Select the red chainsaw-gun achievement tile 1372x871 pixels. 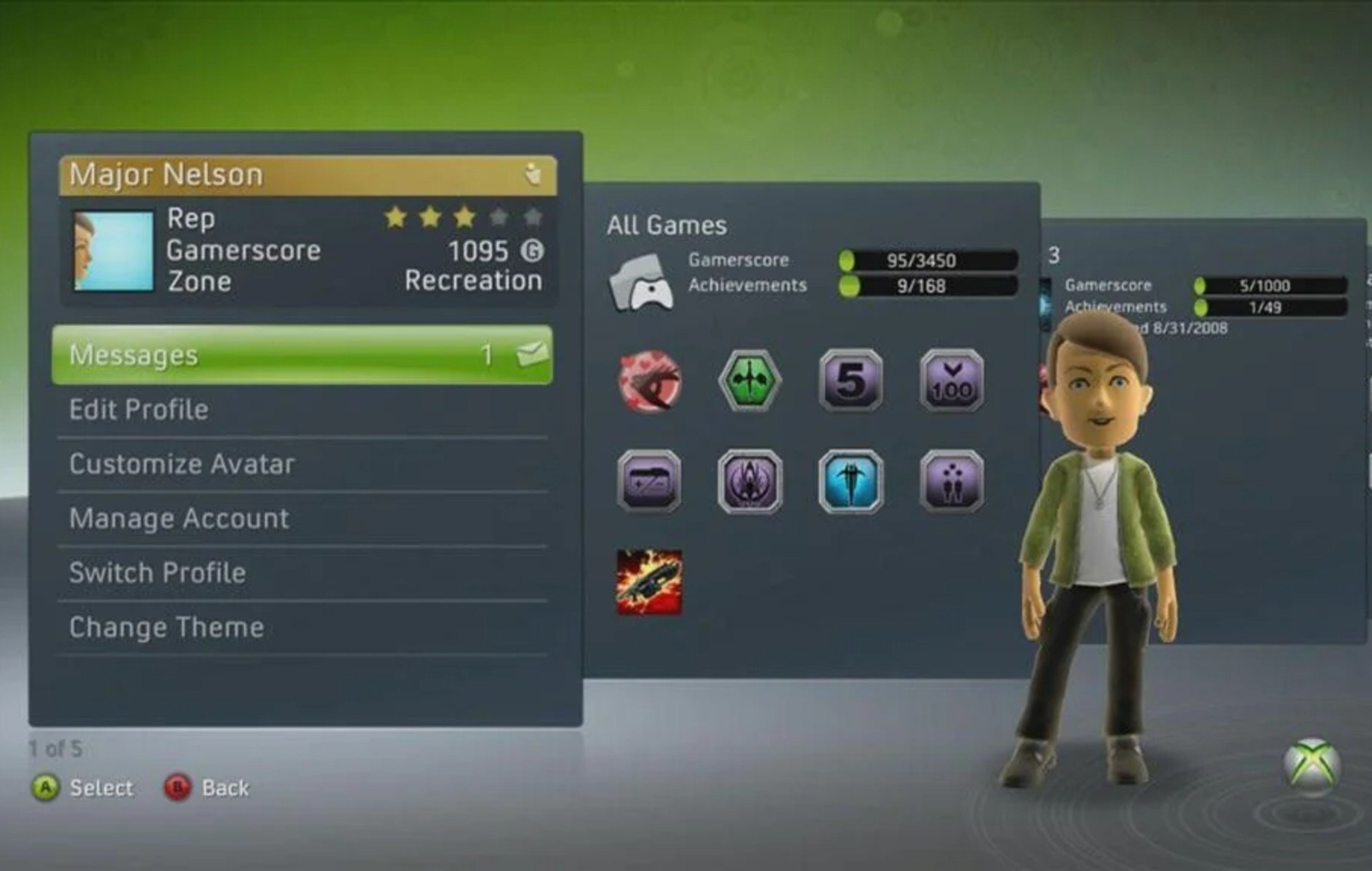point(650,582)
